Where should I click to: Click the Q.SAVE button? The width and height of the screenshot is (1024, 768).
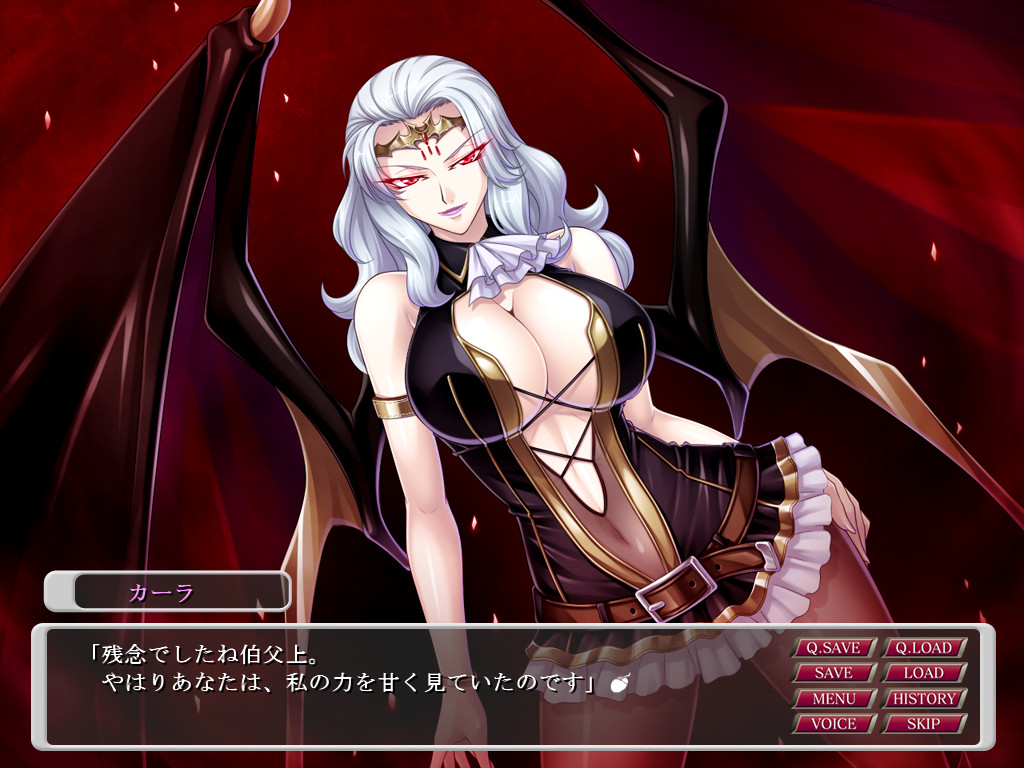click(x=833, y=648)
